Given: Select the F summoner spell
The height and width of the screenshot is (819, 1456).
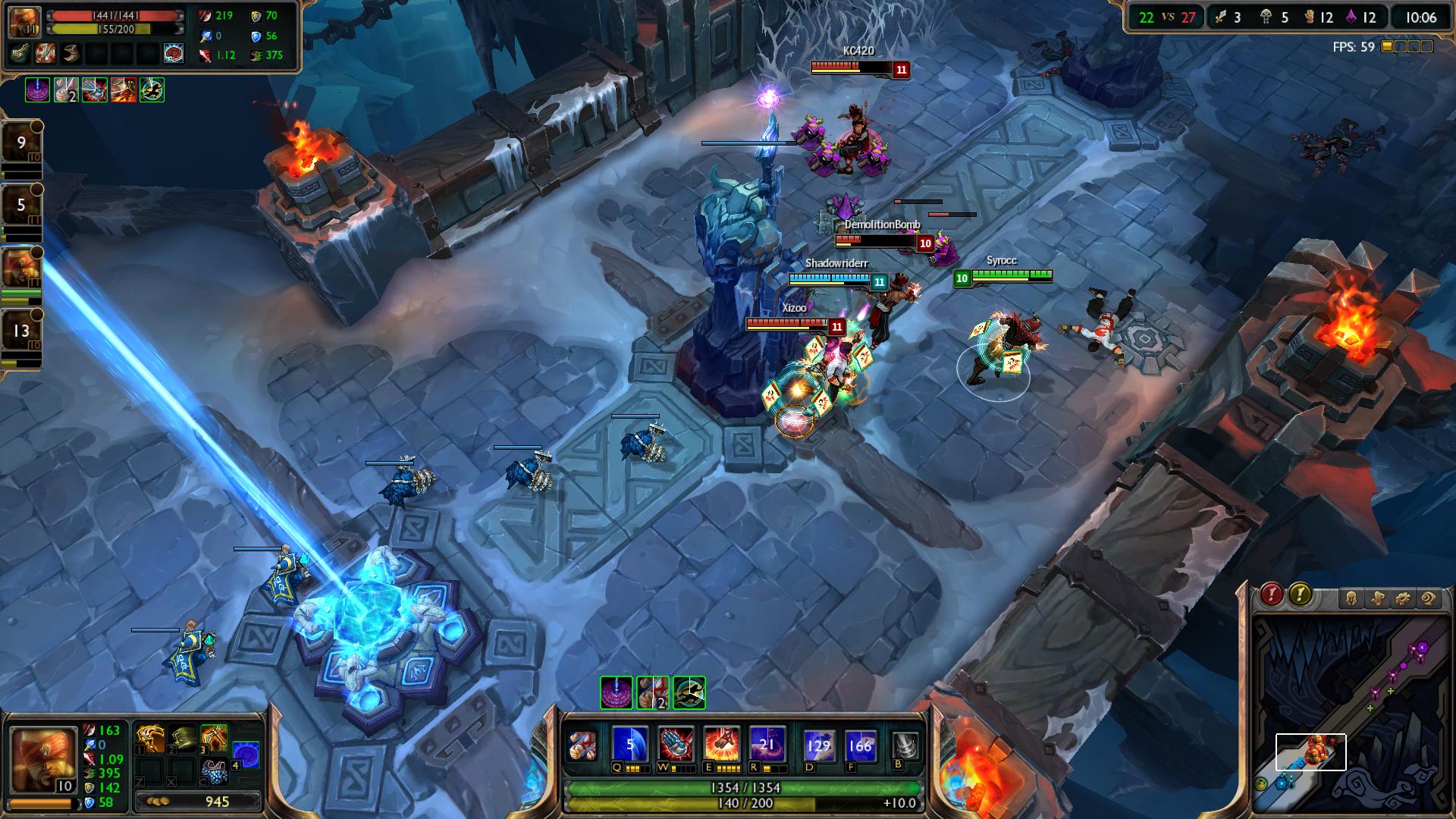Looking at the screenshot, I should click(x=860, y=745).
